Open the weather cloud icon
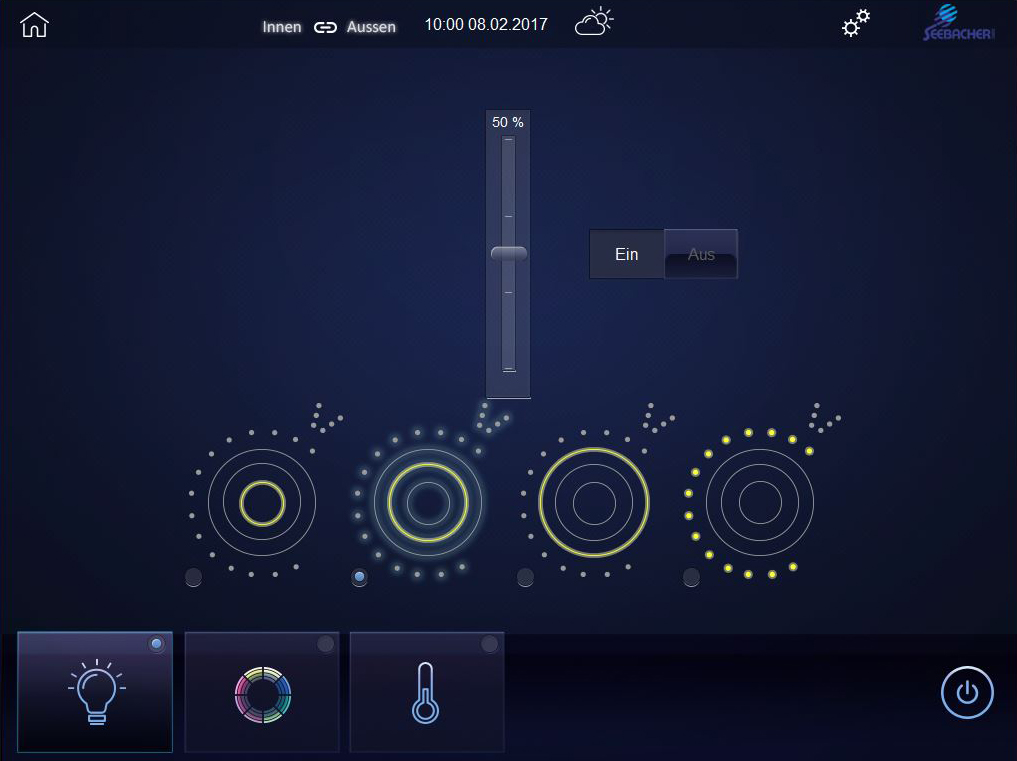1017x761 pixels. 593,23
